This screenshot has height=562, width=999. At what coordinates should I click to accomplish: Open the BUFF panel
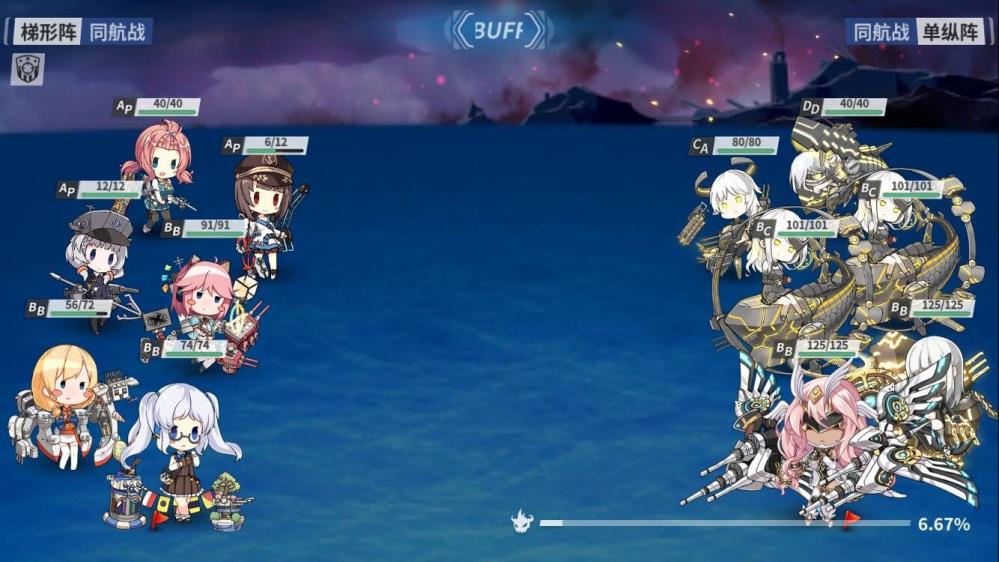(498, 31)
